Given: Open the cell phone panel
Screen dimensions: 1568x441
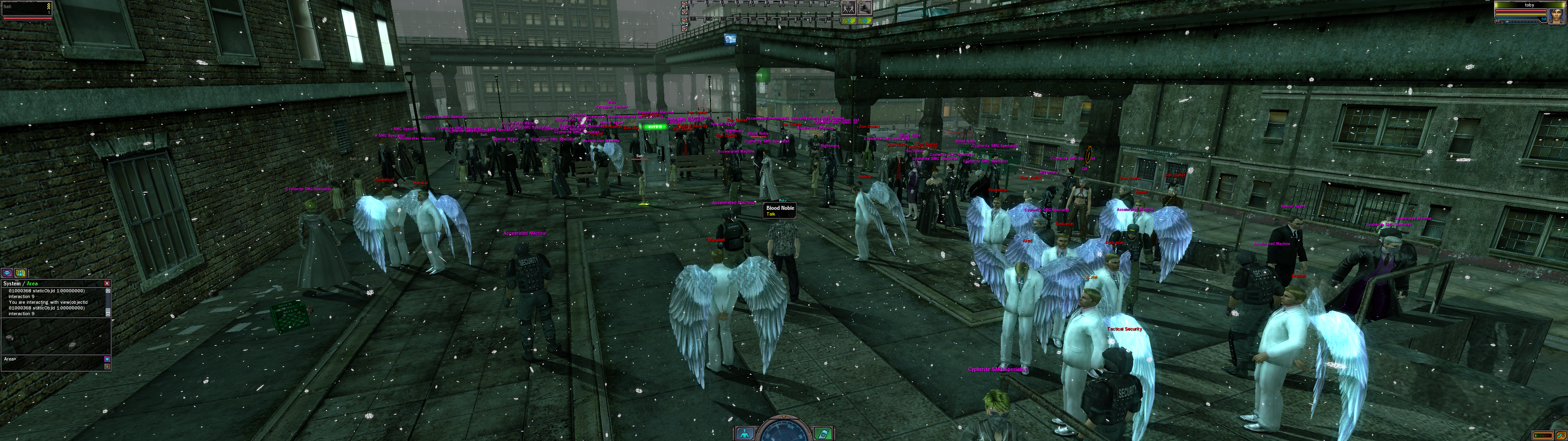Looking at the screenshot, I should (x=823, y=433).
